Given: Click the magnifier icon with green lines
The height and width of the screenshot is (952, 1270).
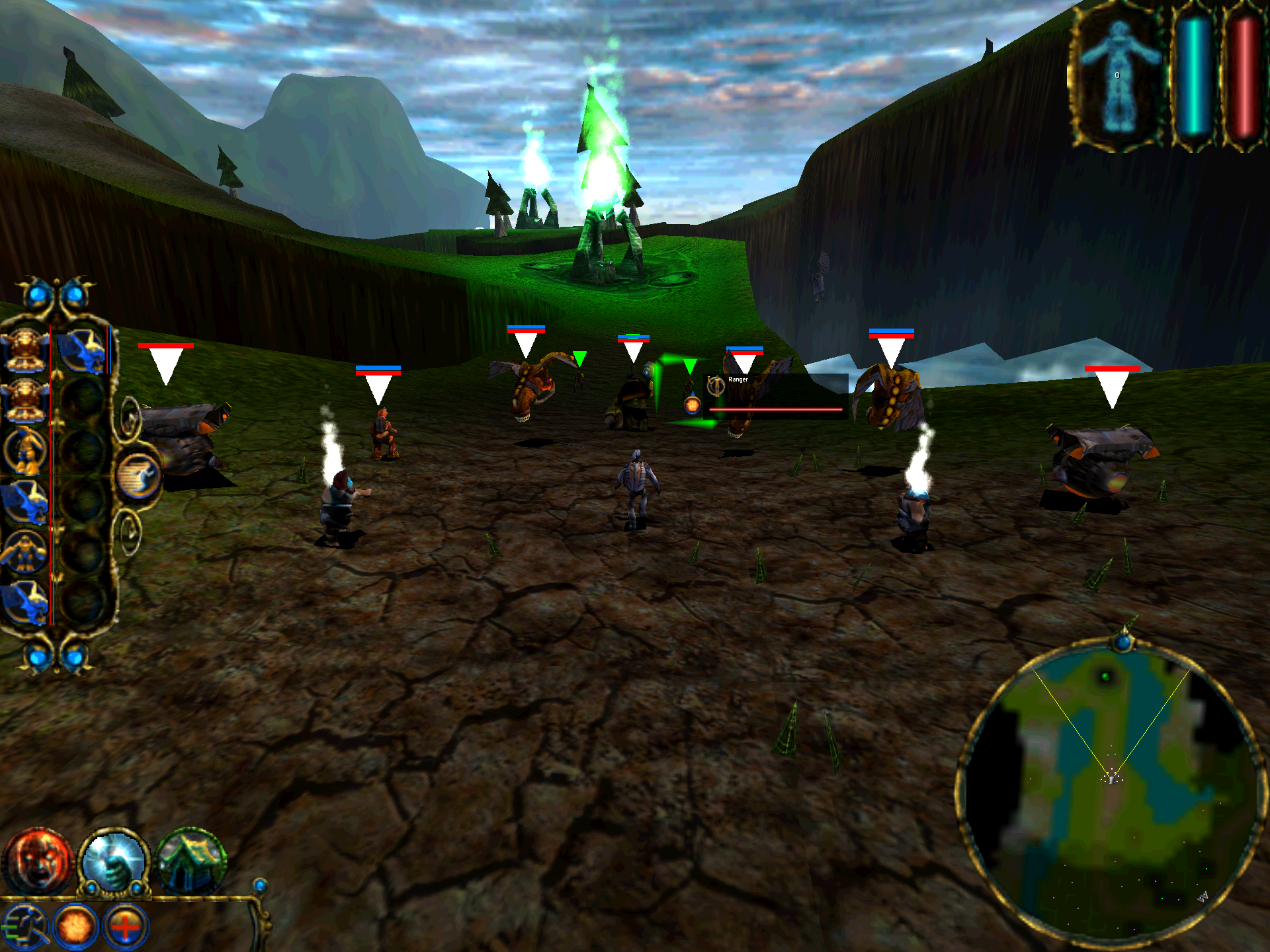Looking at the screenshot, I should coord(24,927).
